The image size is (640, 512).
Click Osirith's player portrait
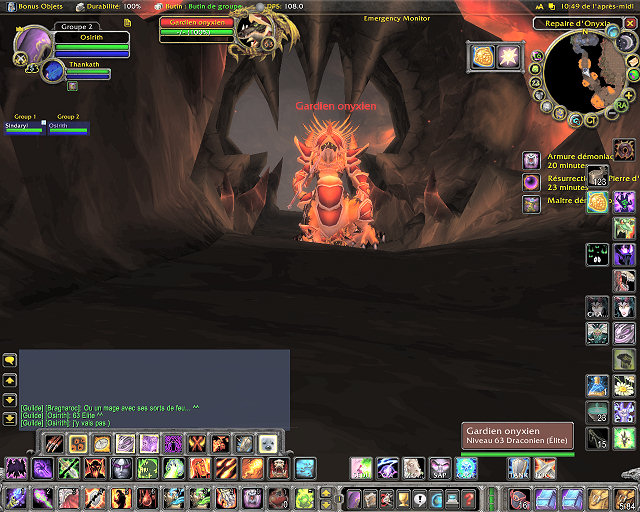click(x=35, y=44)
